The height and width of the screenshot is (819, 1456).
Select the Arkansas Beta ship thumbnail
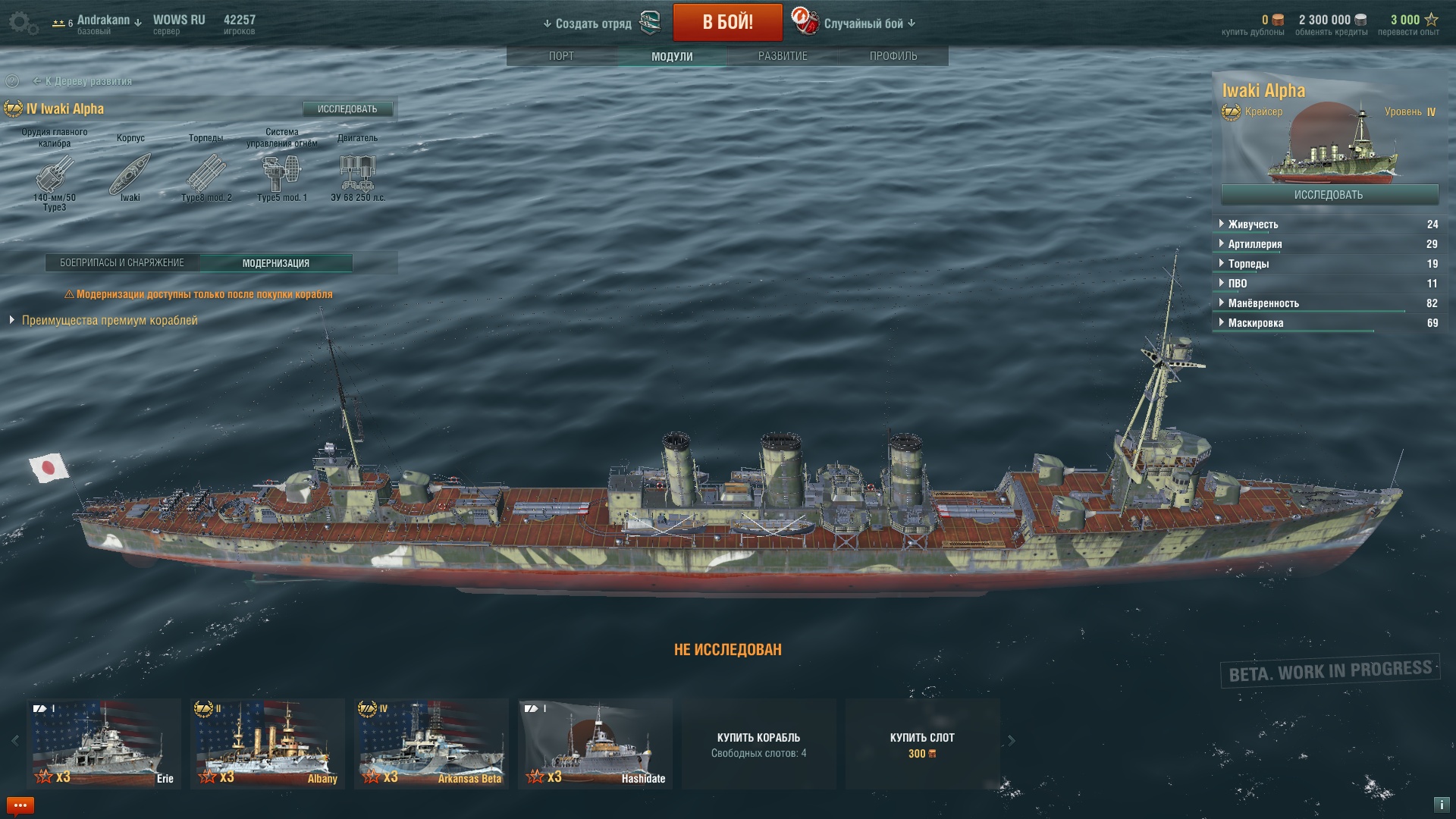click(x=431, y=744)
